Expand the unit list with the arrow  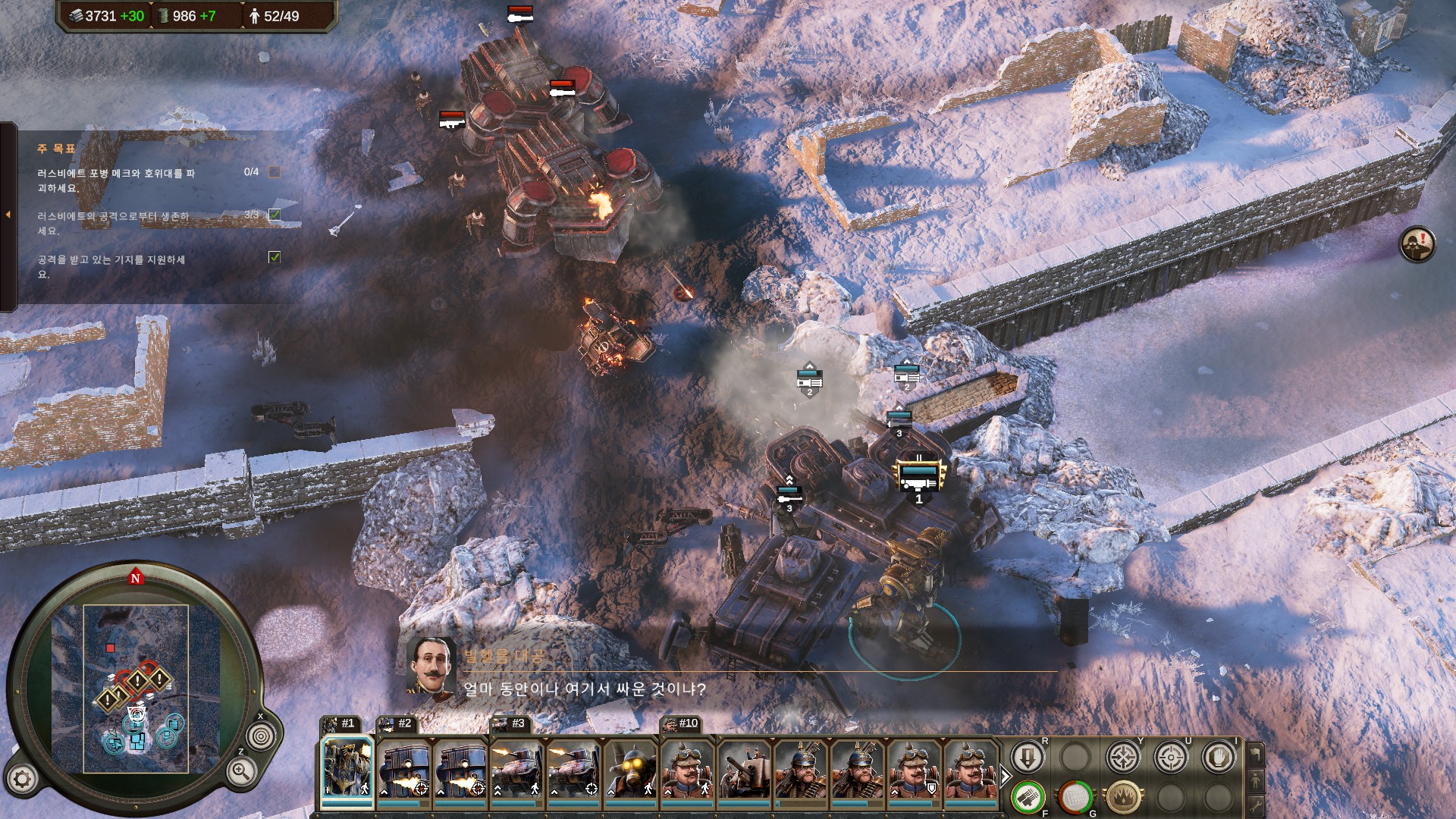[x=1006, y=777]
